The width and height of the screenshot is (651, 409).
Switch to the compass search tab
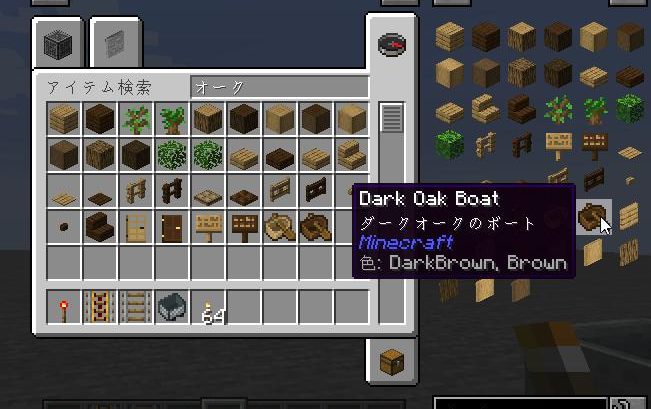390,45
